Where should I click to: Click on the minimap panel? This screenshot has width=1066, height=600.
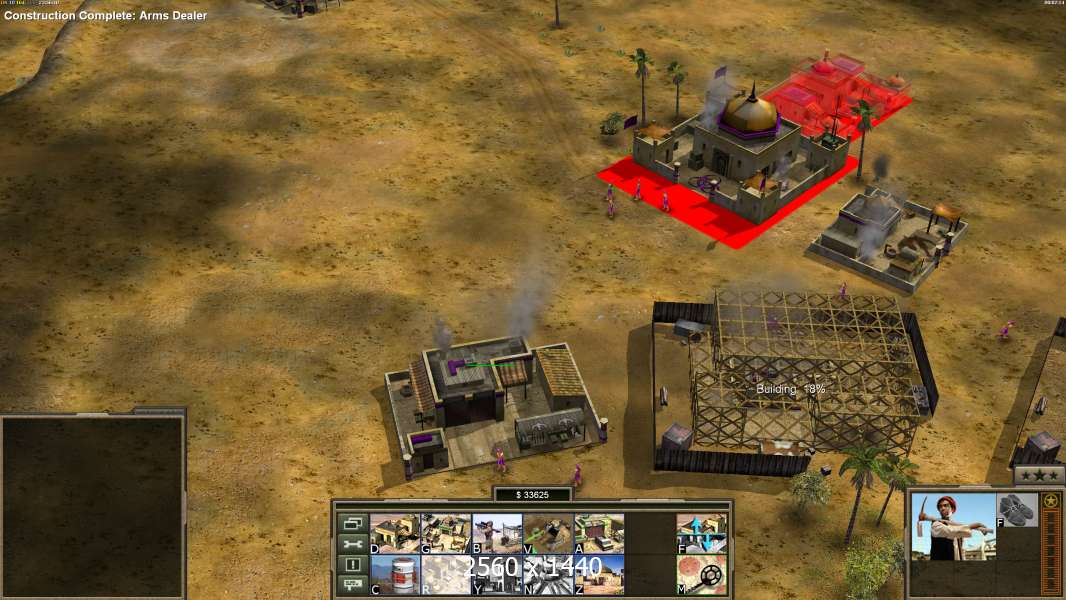tap(93, 507)
